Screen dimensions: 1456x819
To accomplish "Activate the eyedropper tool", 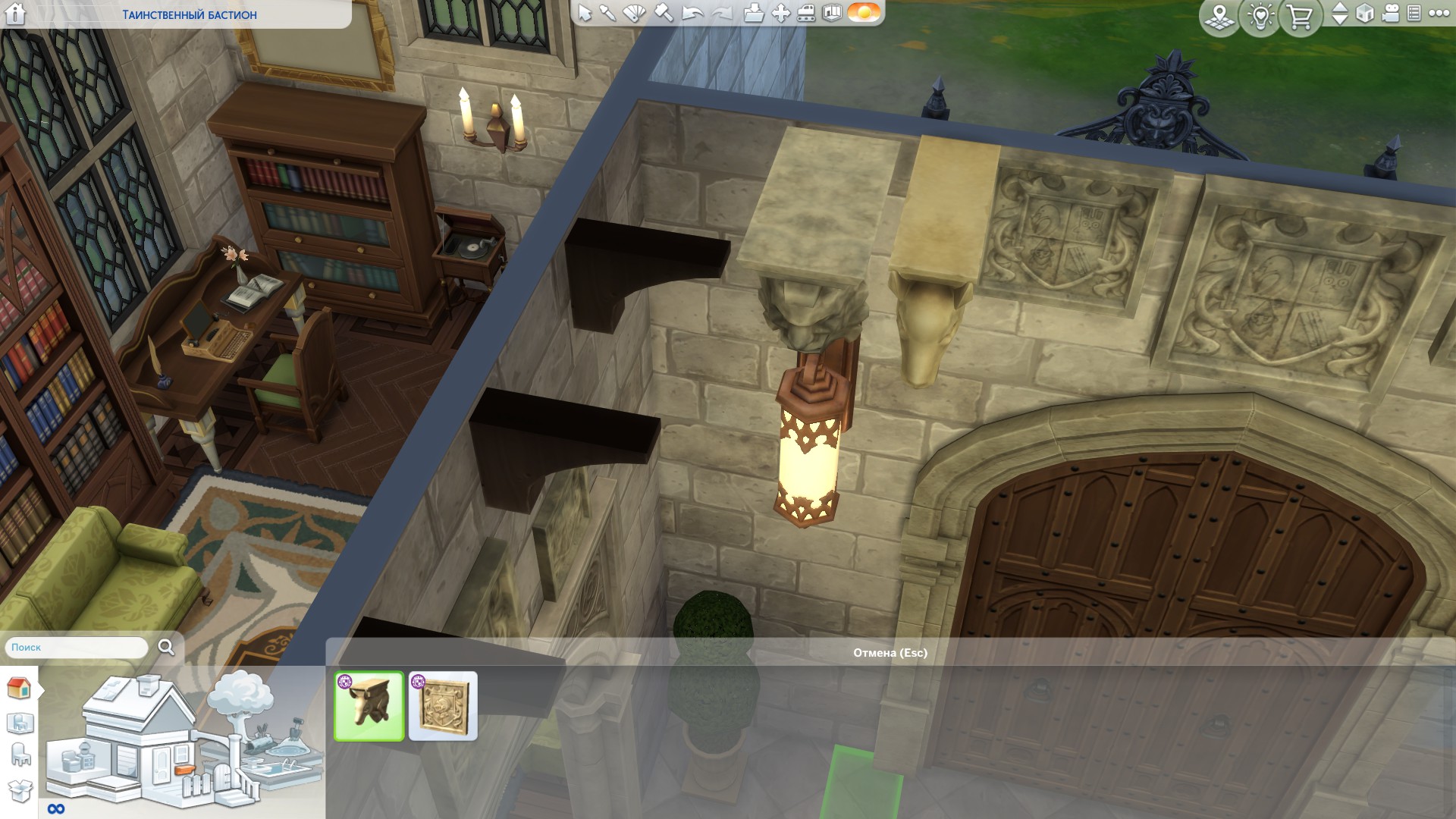I will 608,13.
